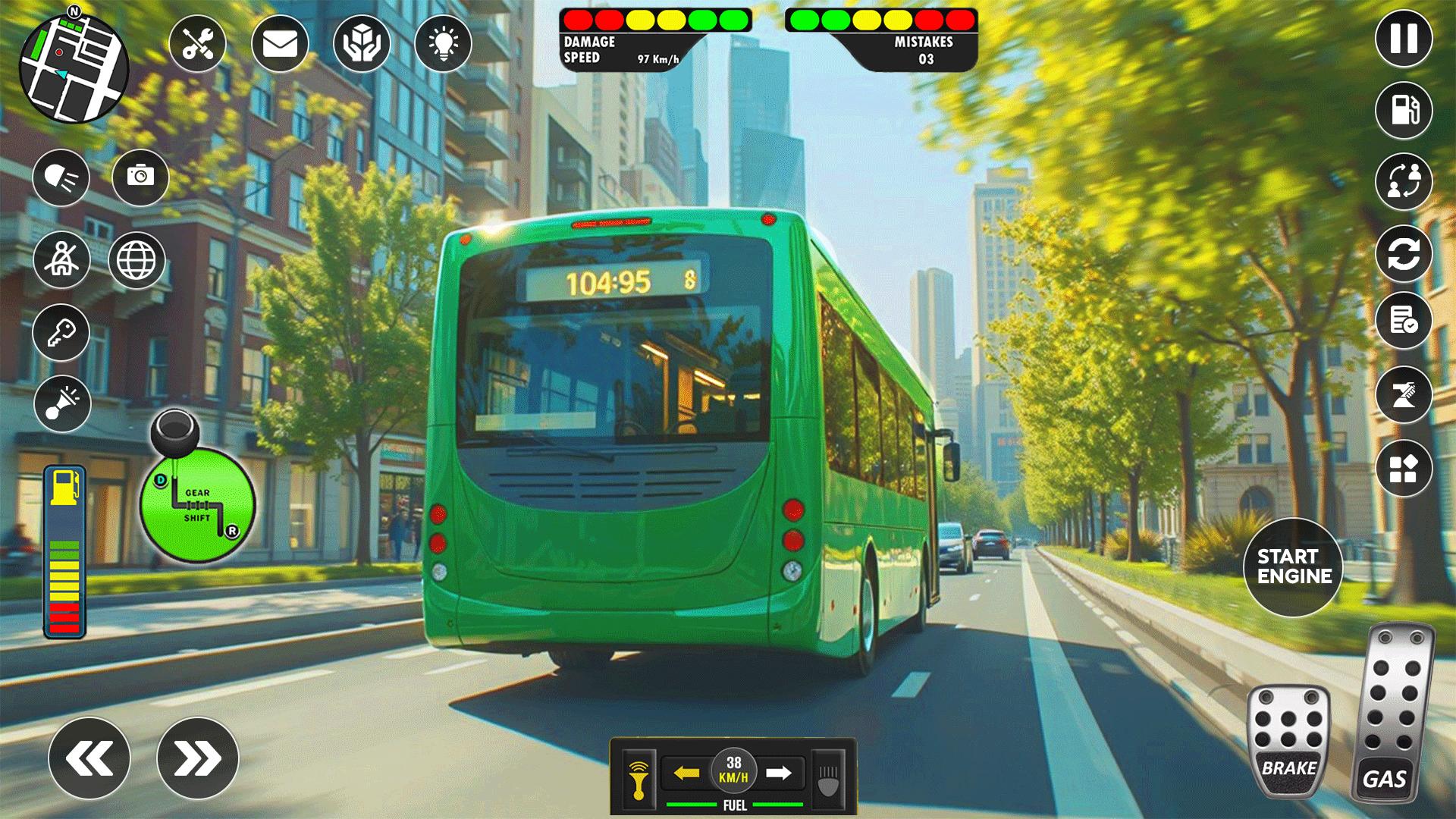Pause the game
The image size is (1456, 819).
tap(1404, 38)
